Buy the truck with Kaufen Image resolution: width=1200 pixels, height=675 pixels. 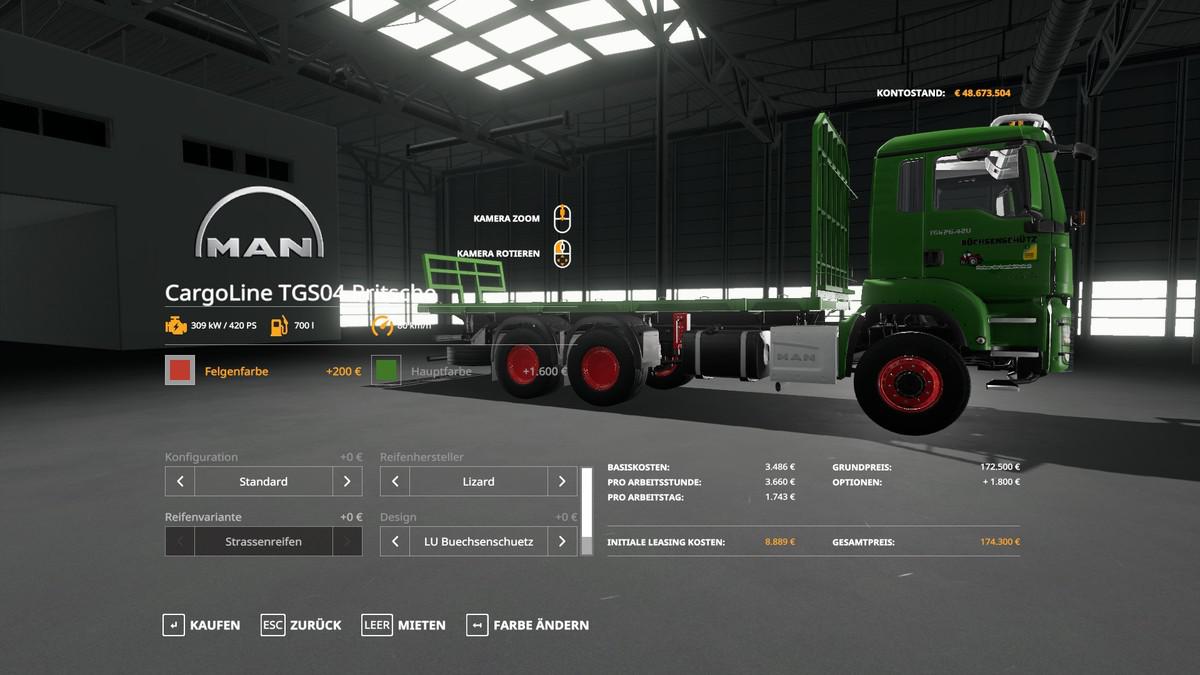(202, 625)
